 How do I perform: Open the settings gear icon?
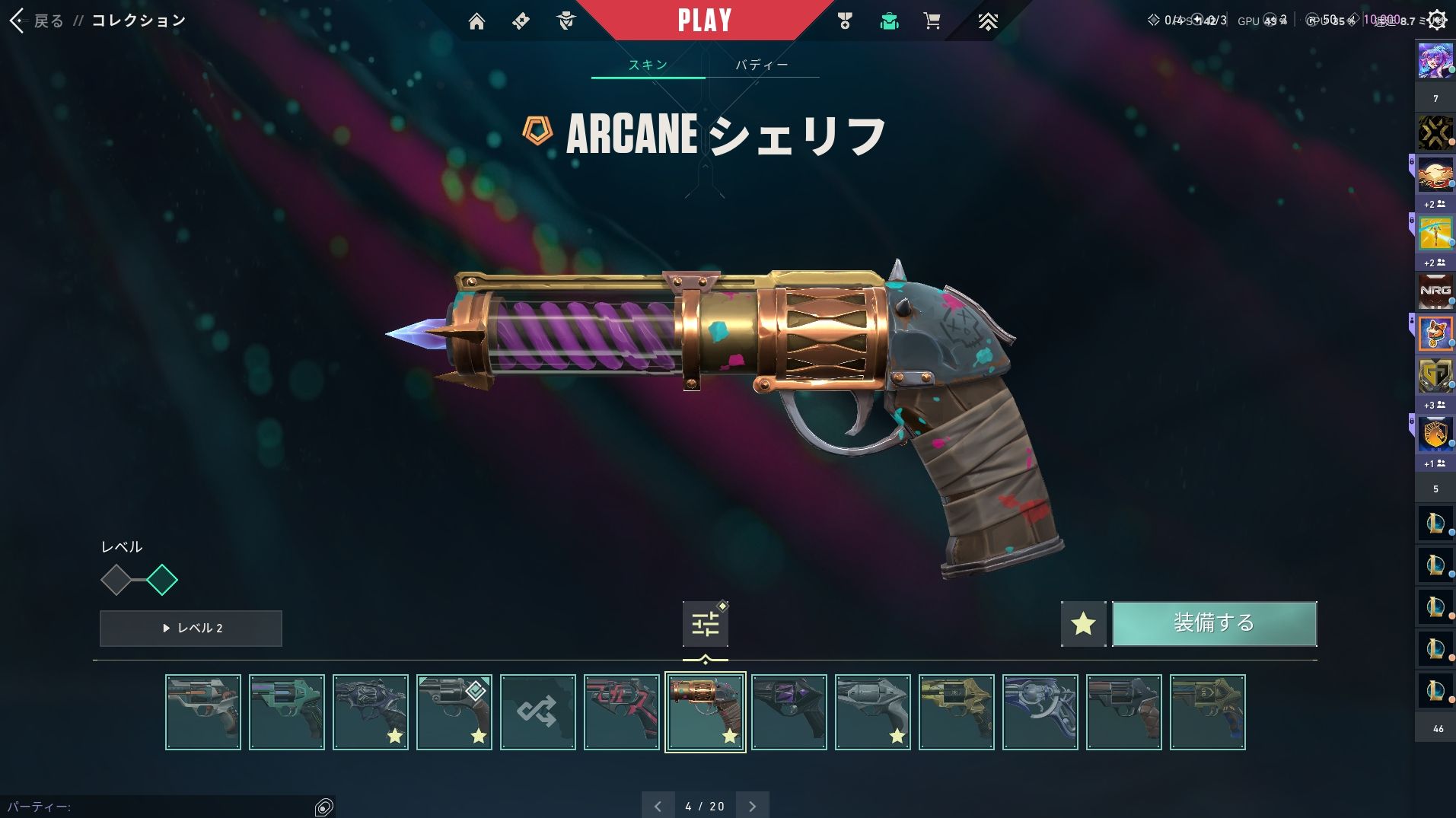(x=1436, y=21)
